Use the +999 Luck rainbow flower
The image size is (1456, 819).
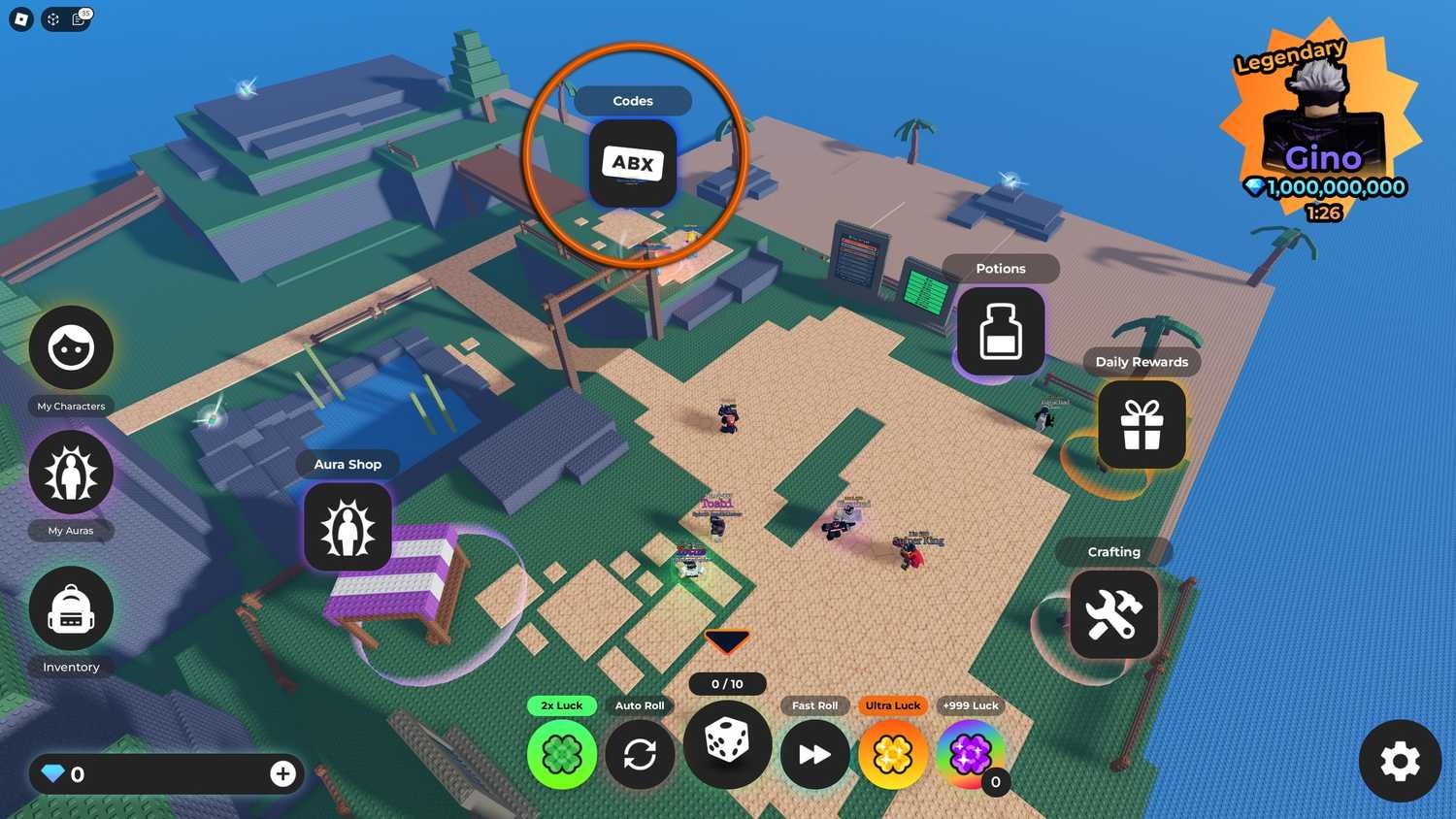pos(970,755)
